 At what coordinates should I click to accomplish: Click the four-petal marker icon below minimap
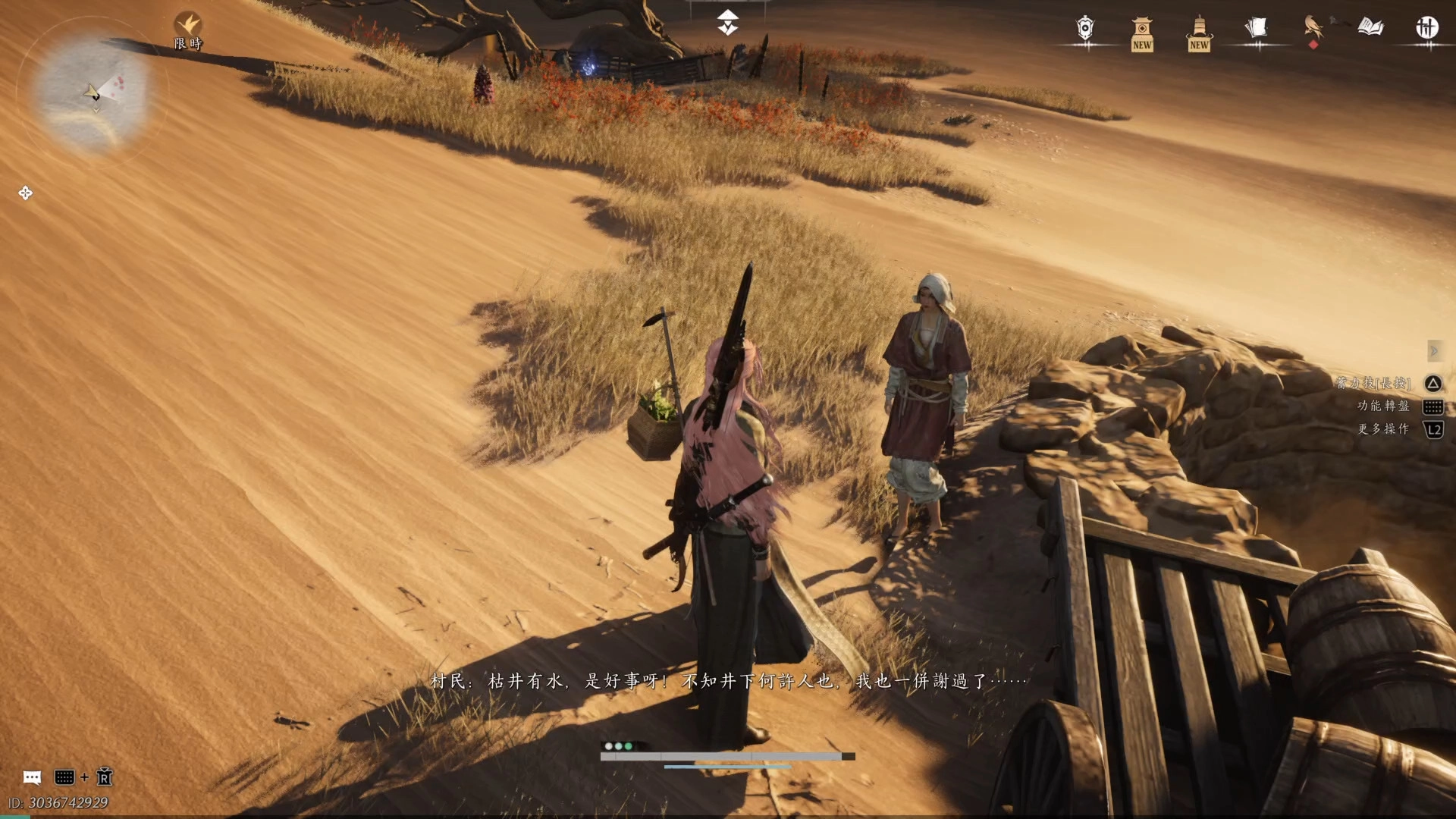click(x=25, y=193)
